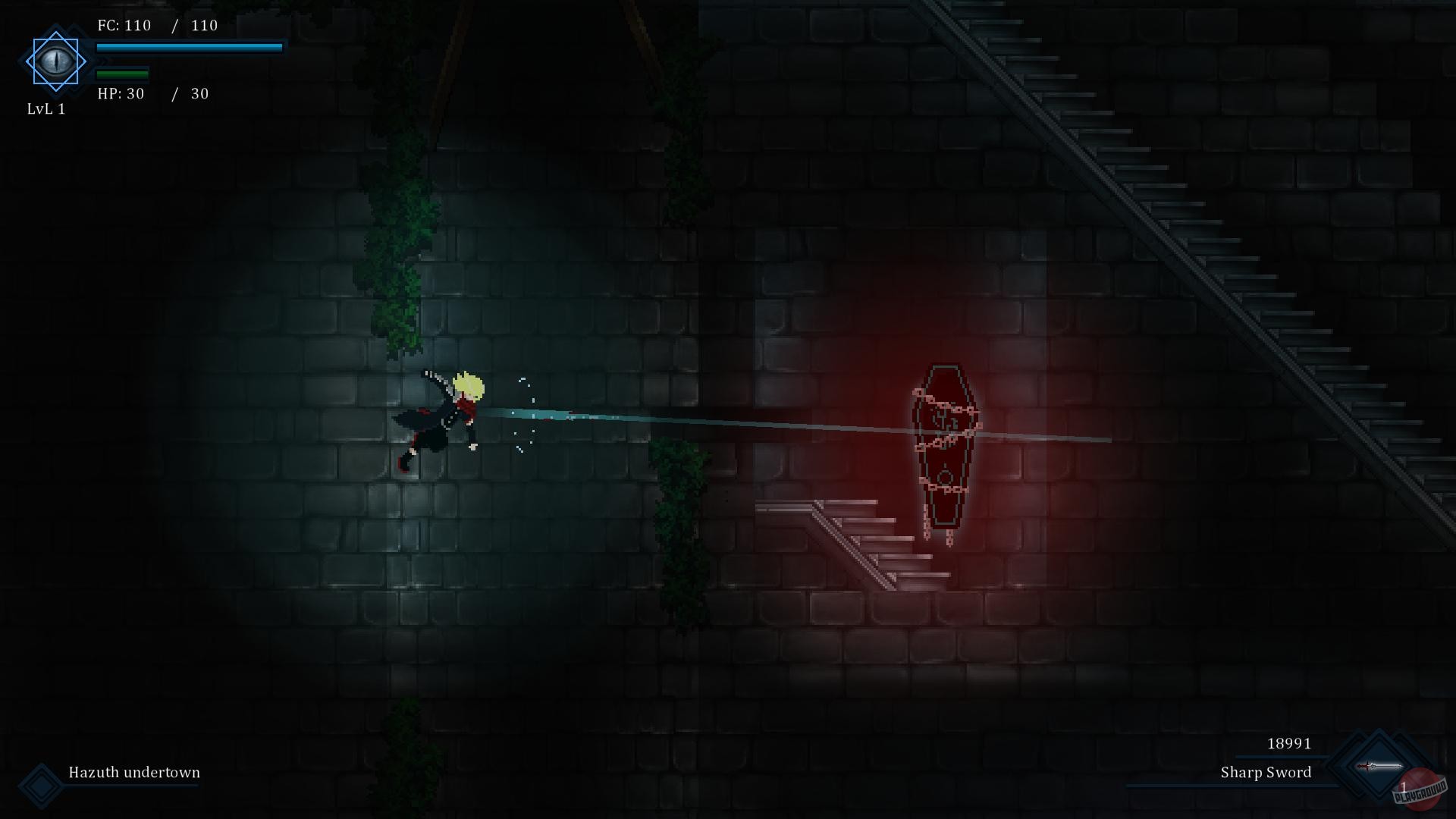Click the eye emblem on the player portrait

(56, 61)
